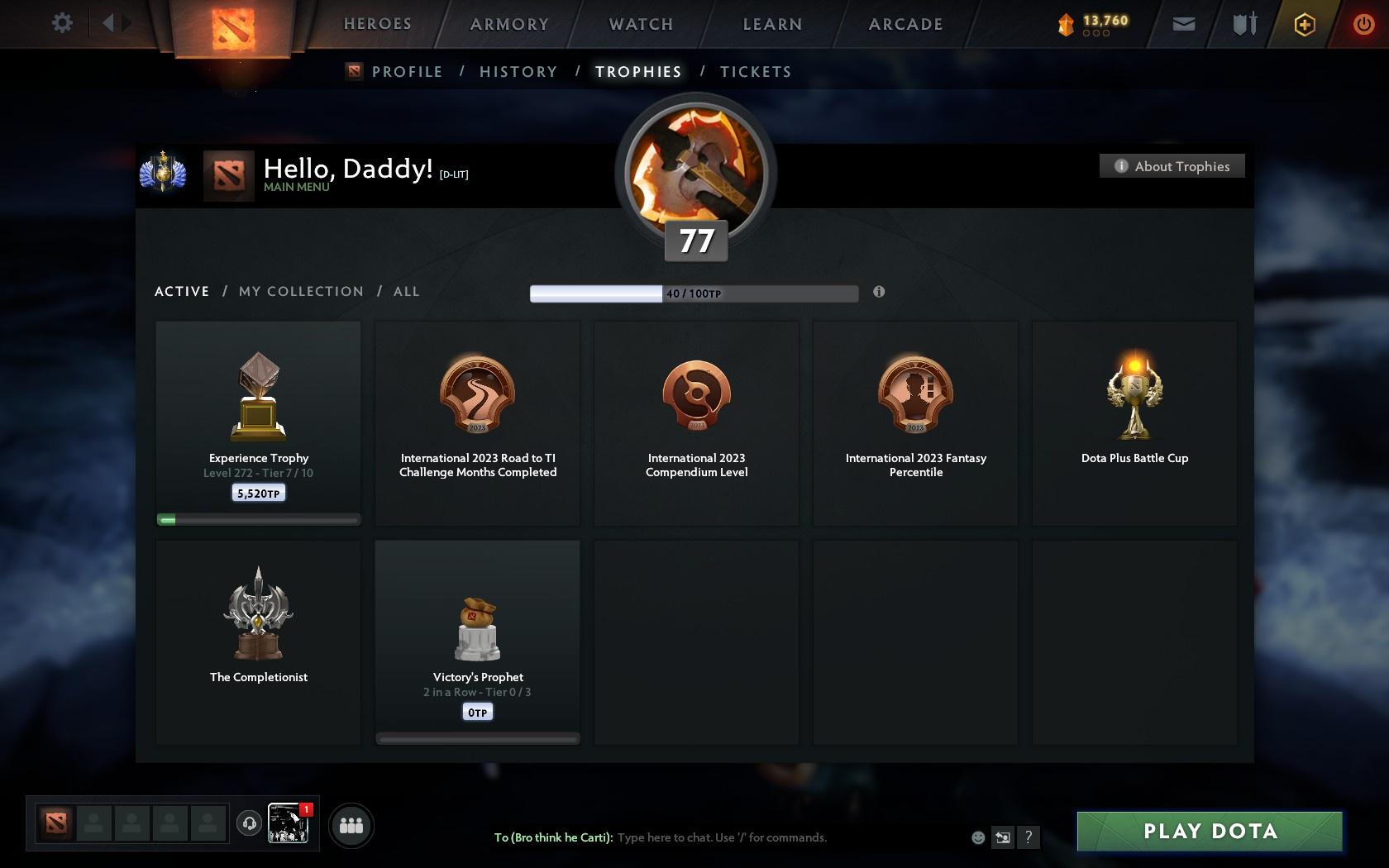The image size is (1389, 868).
Task: Switch to the MY COLLECTION tab
Action: tap(300, 291)
